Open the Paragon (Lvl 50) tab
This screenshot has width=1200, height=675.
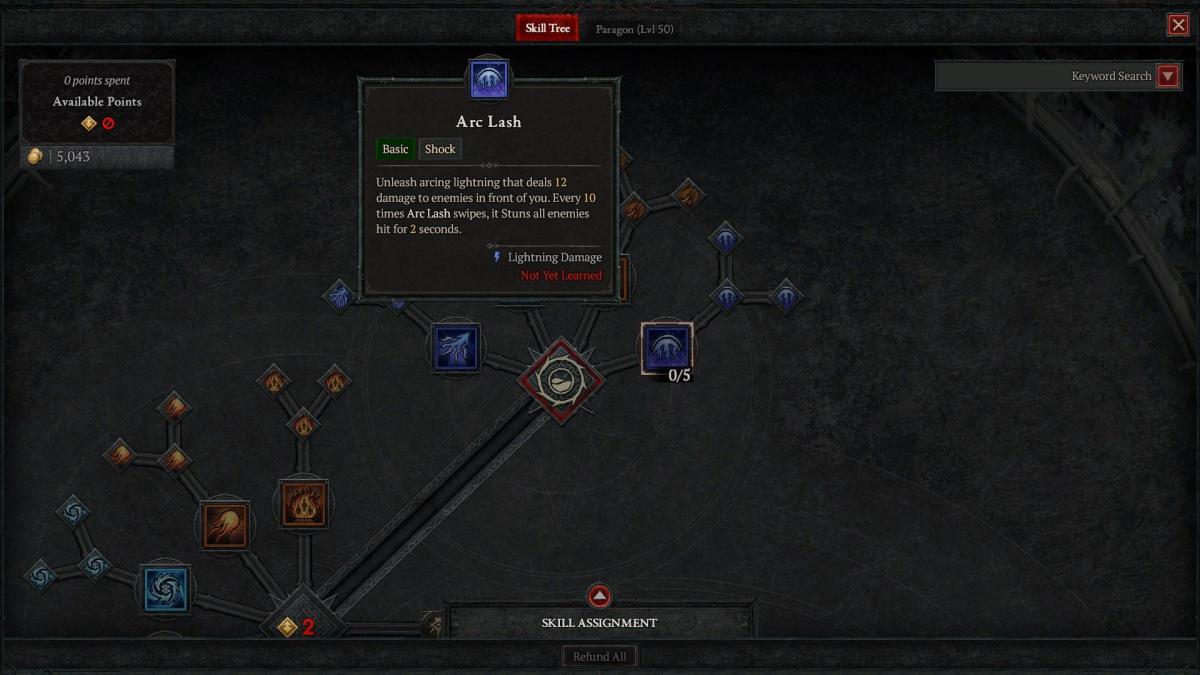[x=634, y=29]
